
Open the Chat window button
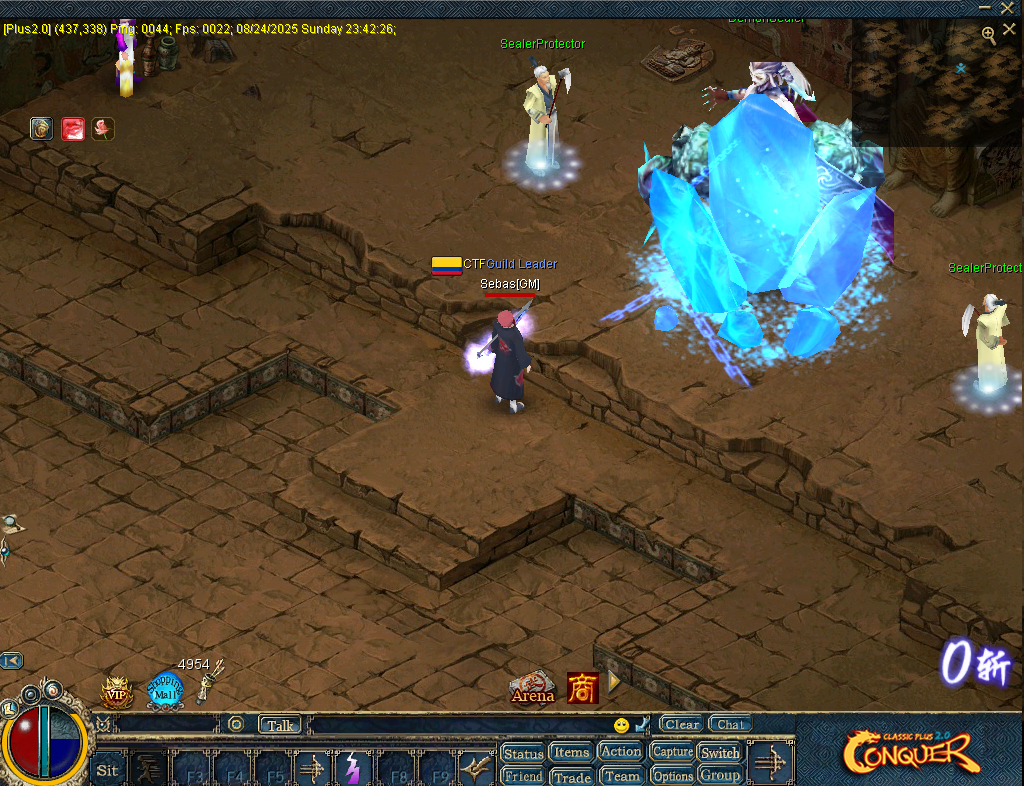(731, 724)
